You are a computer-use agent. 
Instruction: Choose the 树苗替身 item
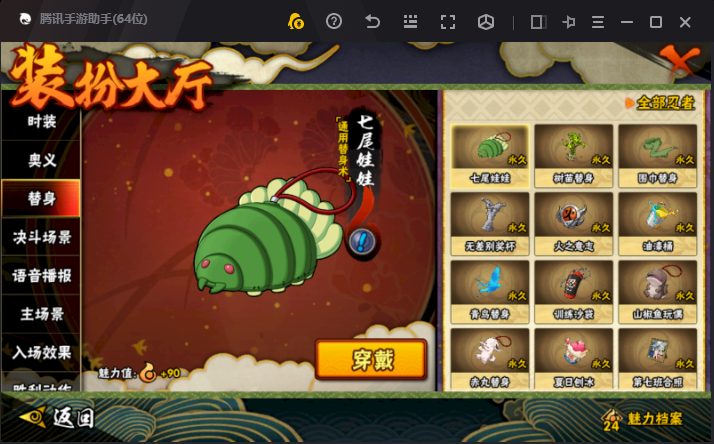(574, 153)
